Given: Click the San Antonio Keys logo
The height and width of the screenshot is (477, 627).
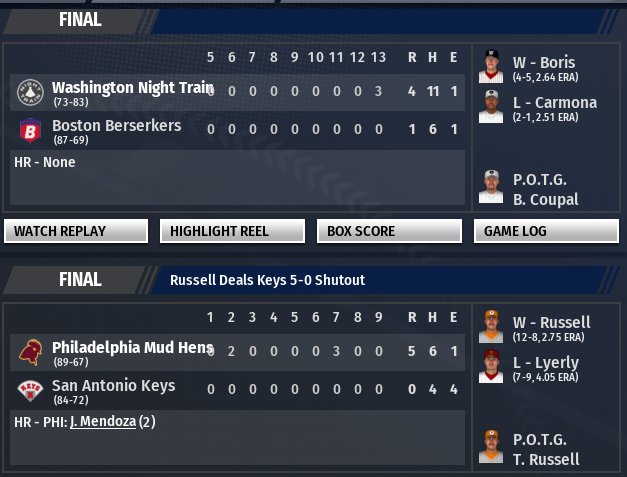Looking at the screenshot, I should (x=29, y=390).
